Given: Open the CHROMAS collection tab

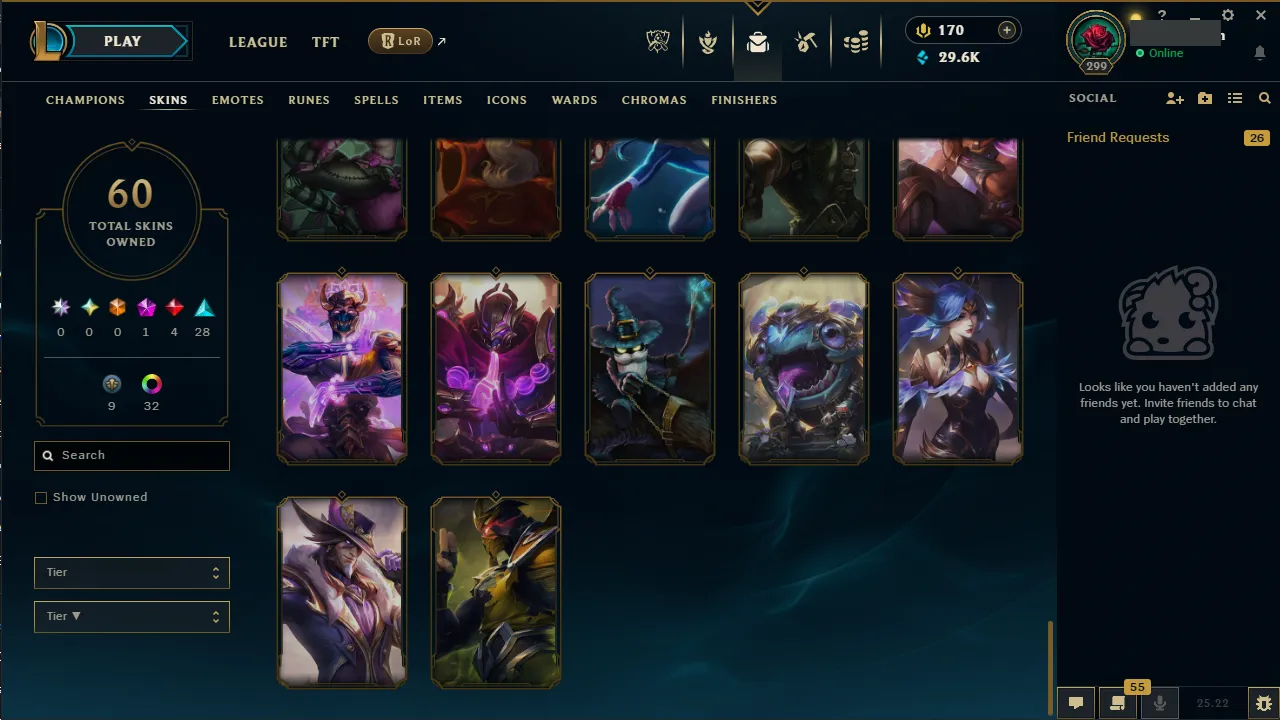Looking at the screenshot, I should [x=654, y=100].
